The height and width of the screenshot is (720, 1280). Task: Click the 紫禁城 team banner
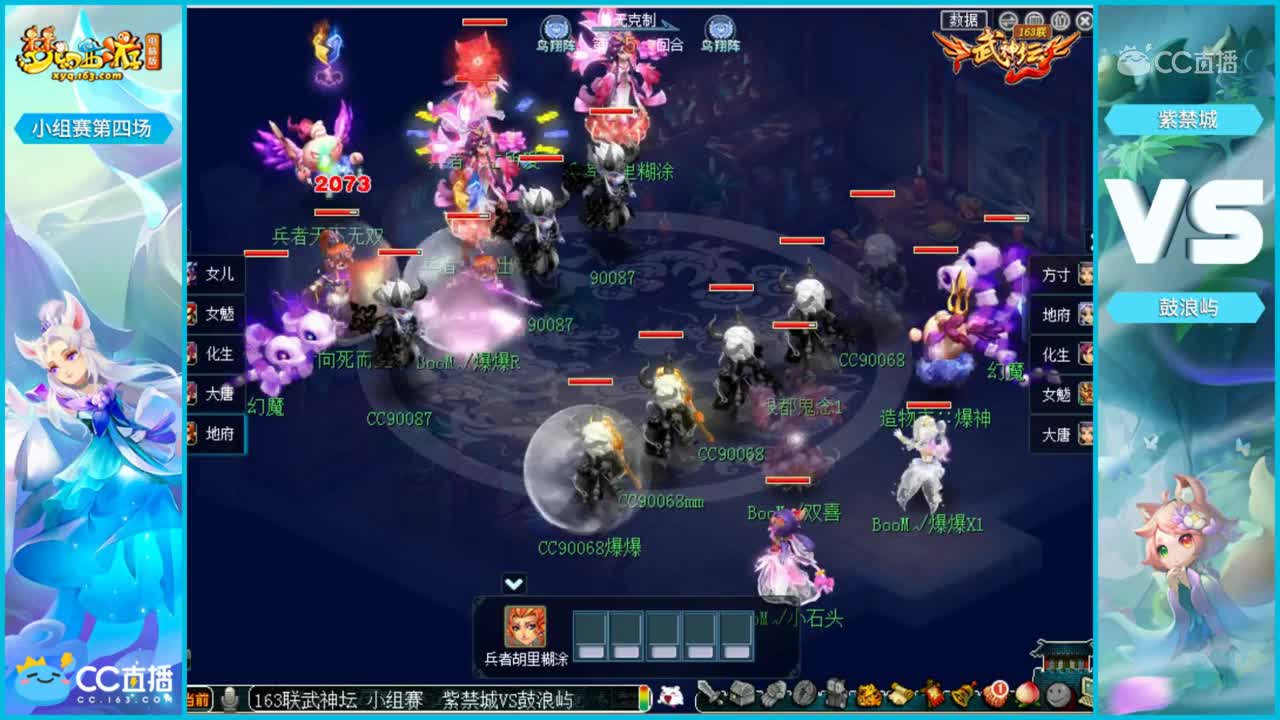tap(1188, 117)
